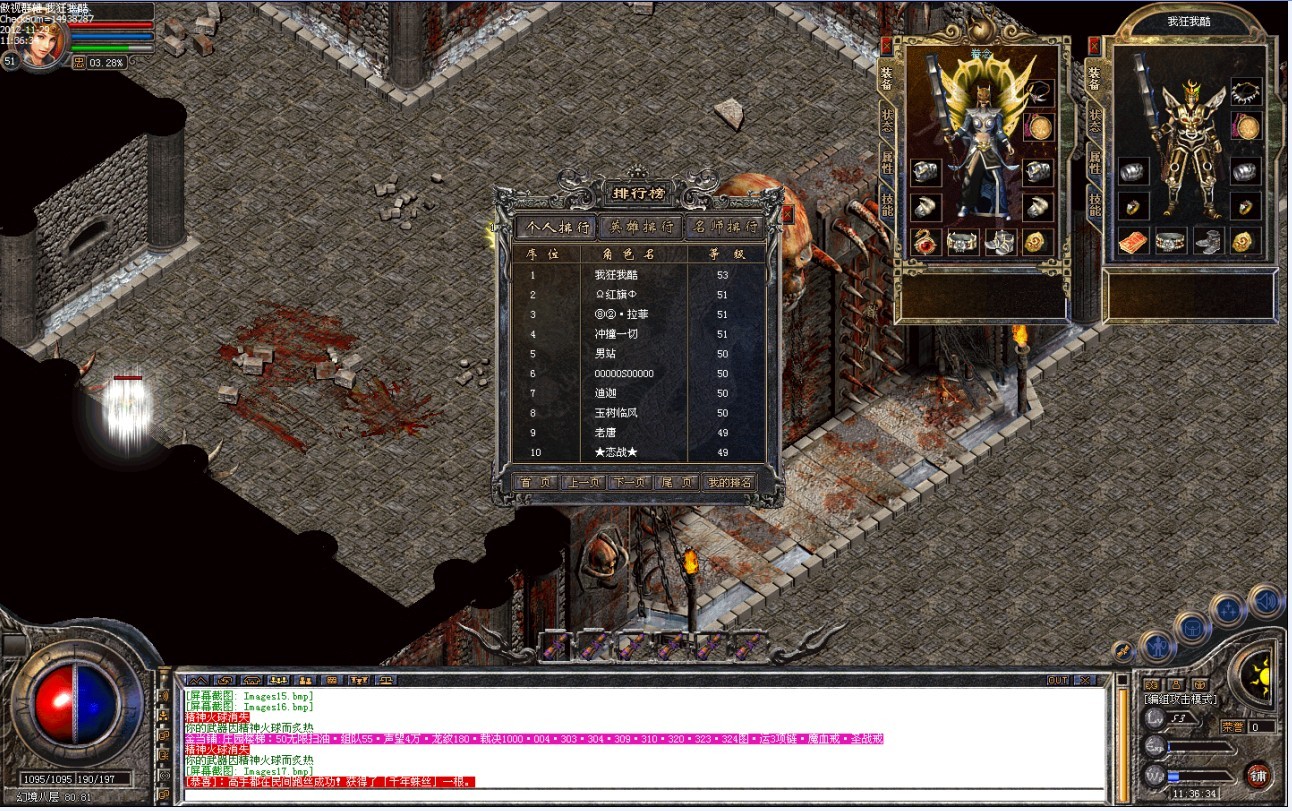Show my rank via 我的排名

pyautogui.click(x=729, y=482)
